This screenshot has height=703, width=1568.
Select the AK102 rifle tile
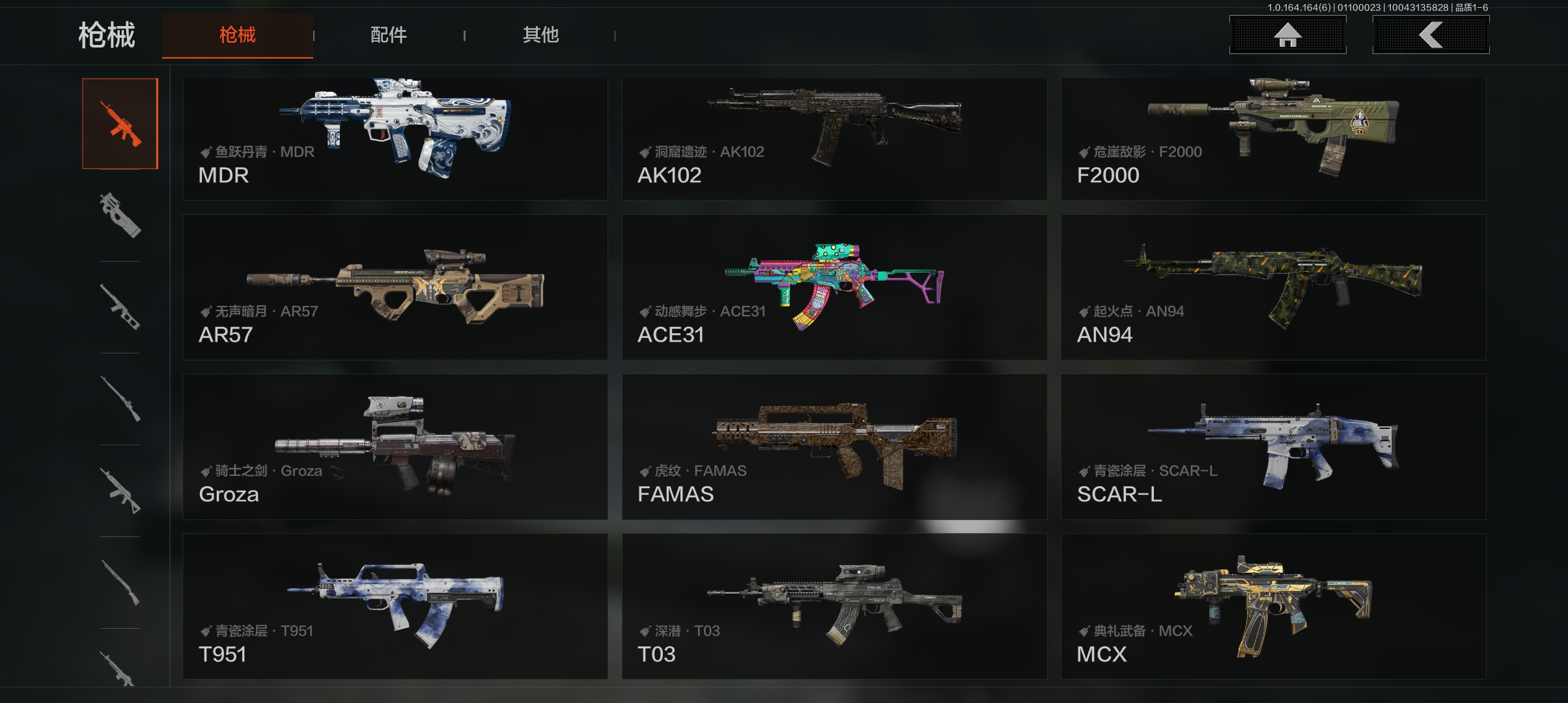pyautogui.click(x=834, y=139)
